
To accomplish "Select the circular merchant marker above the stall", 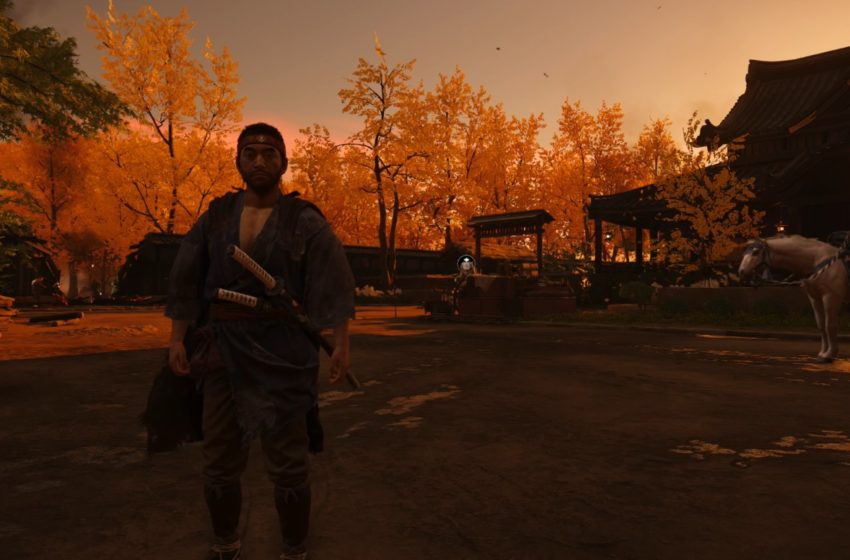I will [x=465, y=264].
